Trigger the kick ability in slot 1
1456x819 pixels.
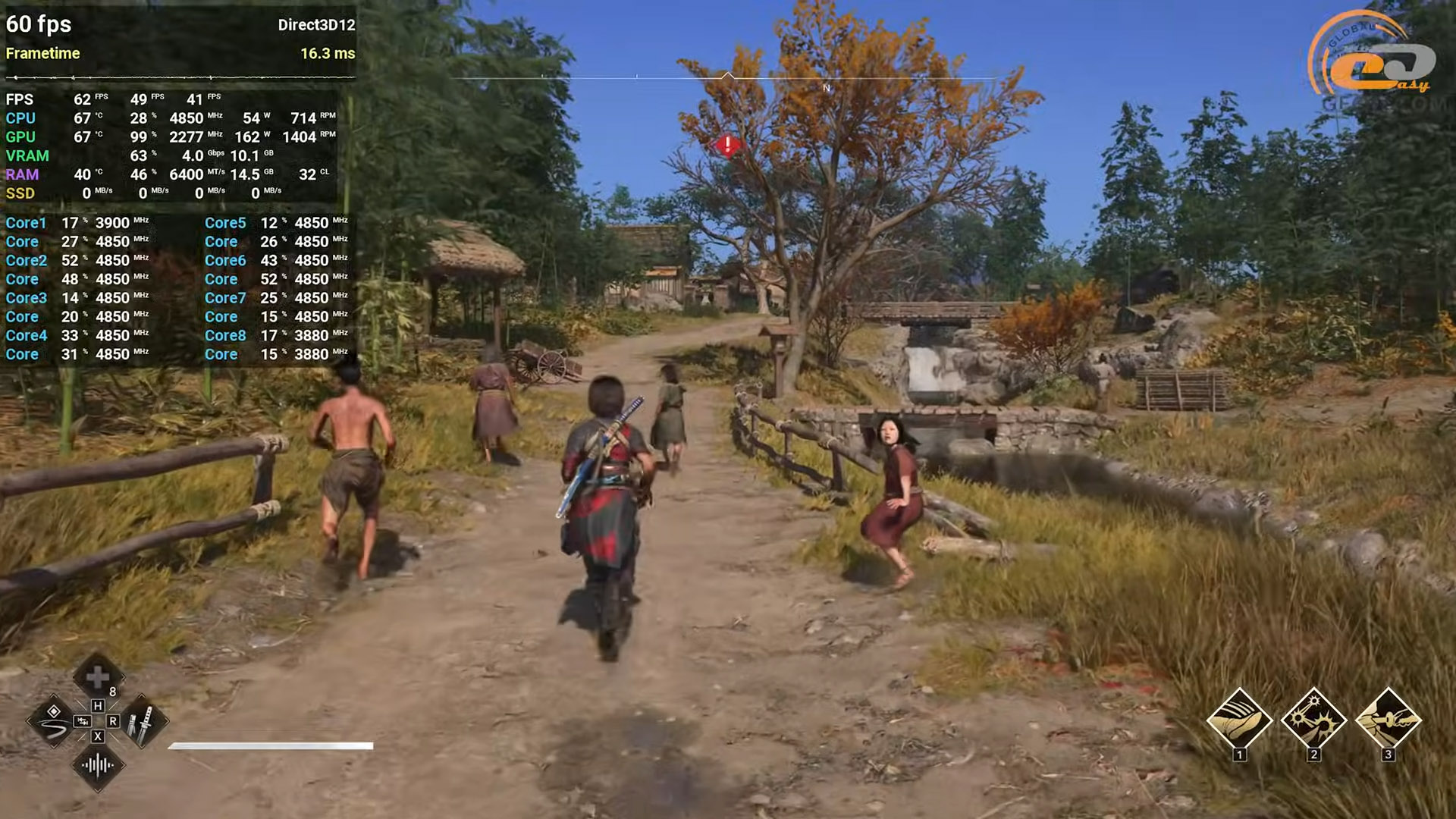1239,719
